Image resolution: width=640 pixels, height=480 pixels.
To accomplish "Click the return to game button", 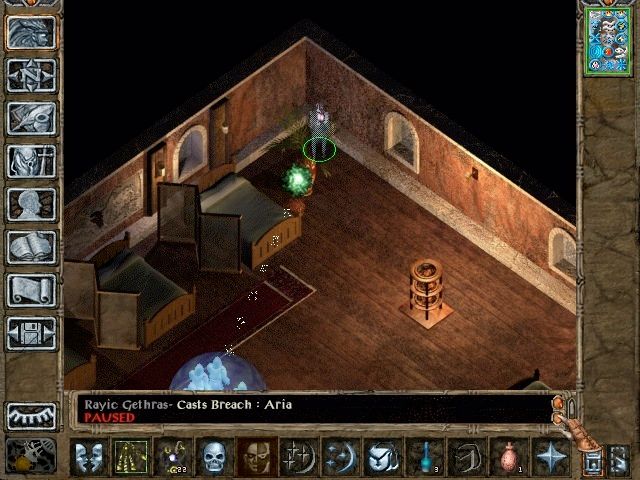I will (31, 32).
